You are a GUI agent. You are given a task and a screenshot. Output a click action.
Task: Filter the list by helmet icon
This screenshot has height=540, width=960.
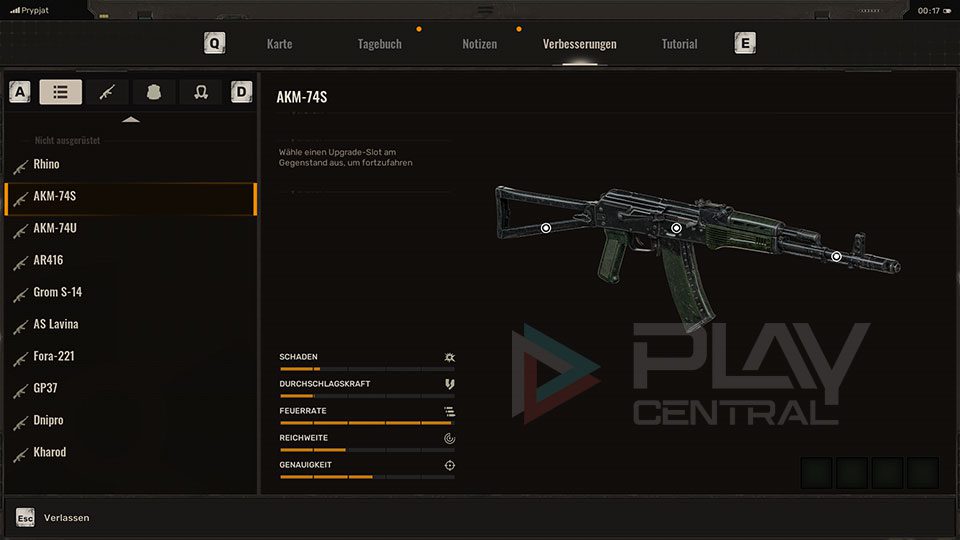201,92
